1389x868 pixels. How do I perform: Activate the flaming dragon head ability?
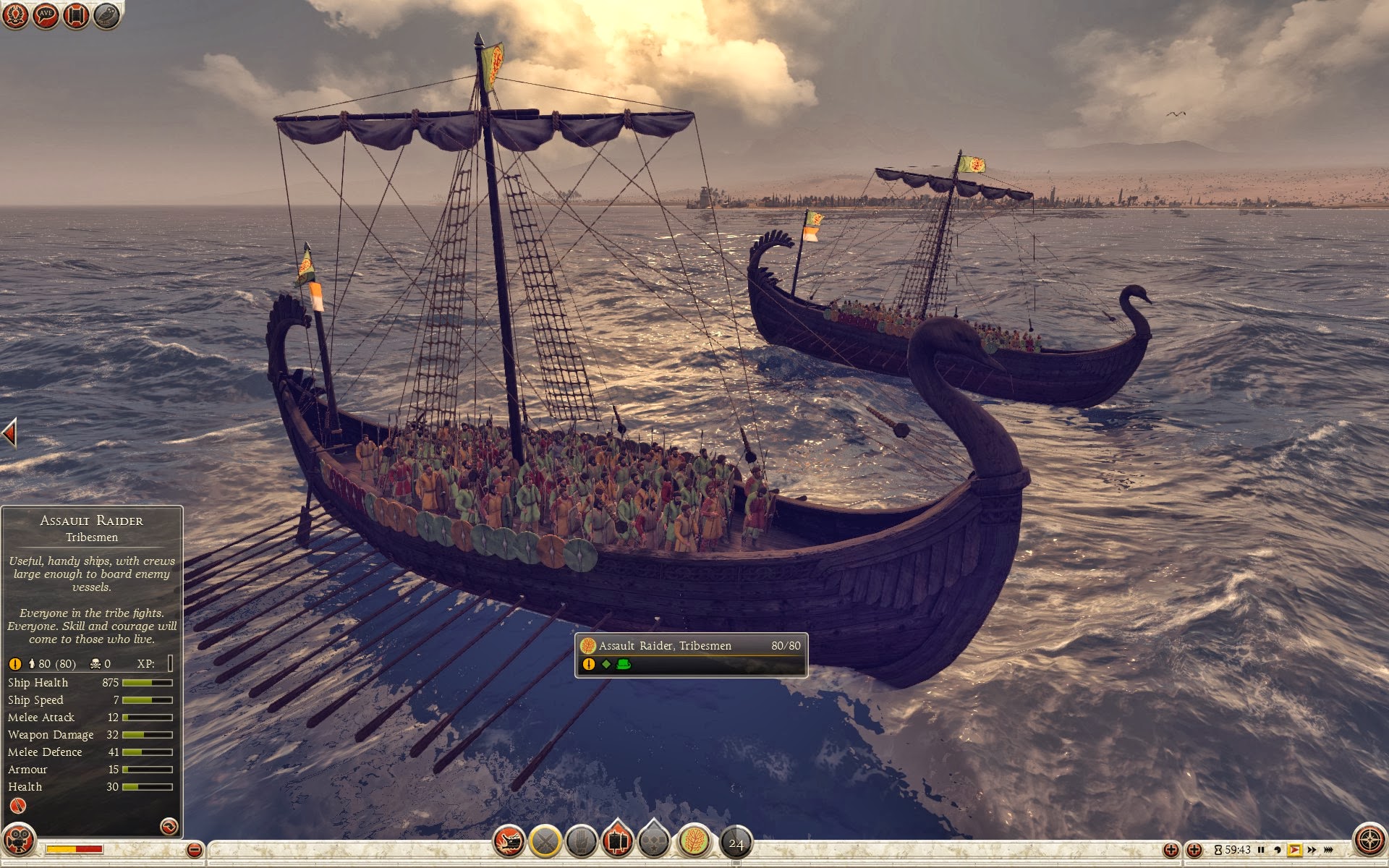point(509,842)
